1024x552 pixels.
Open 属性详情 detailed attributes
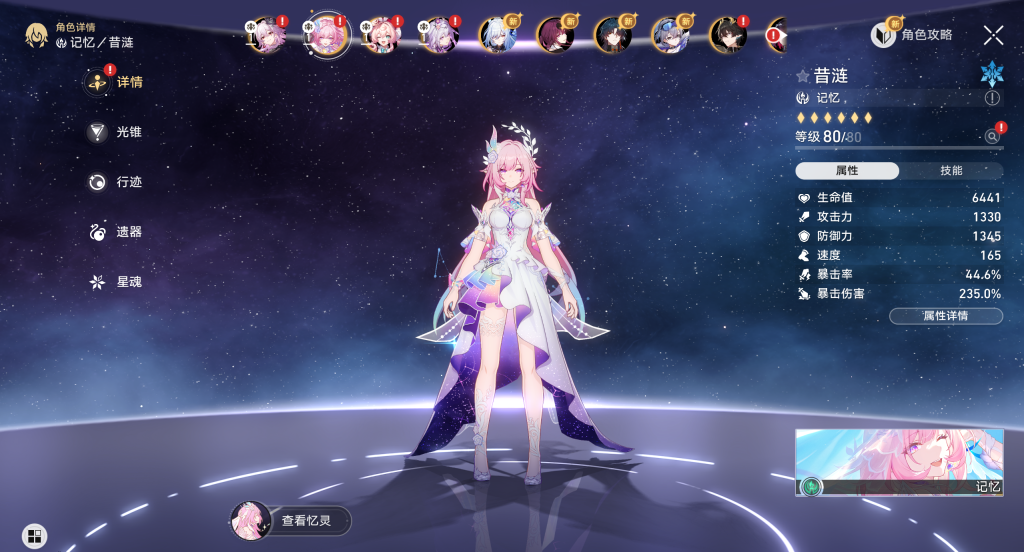(946, 316)
